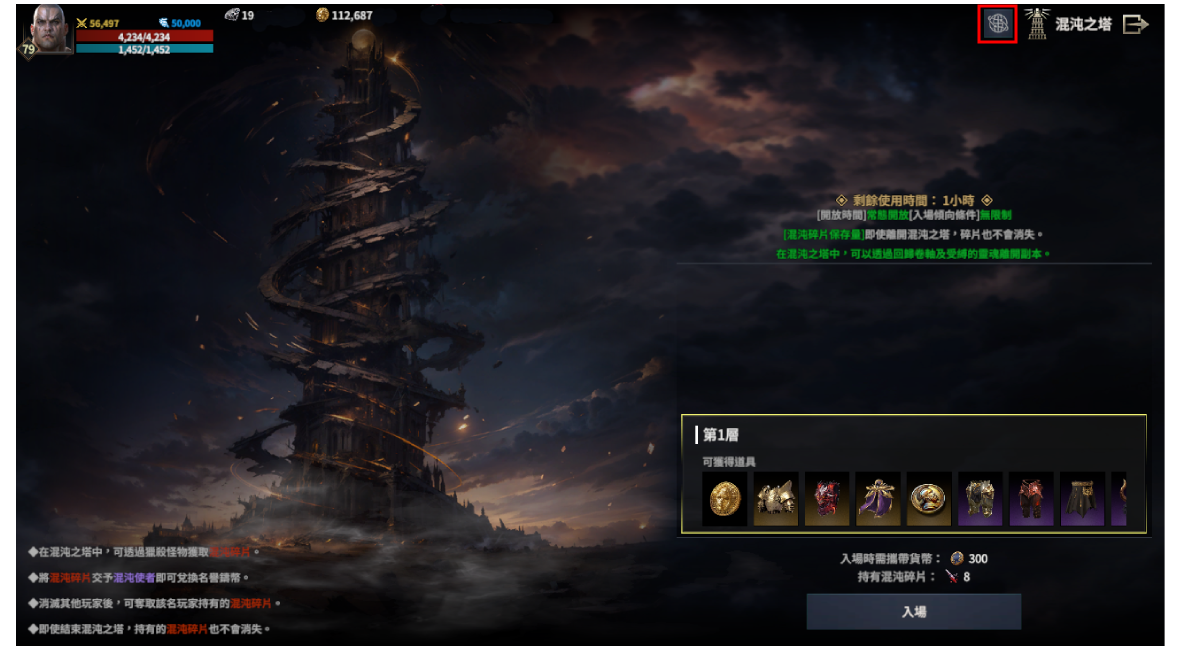The height and width of the screenshot is (650, 1180).
Task: Inspect the red leg armor reward
Action: pyautogui.click(x=1031, y=499)
